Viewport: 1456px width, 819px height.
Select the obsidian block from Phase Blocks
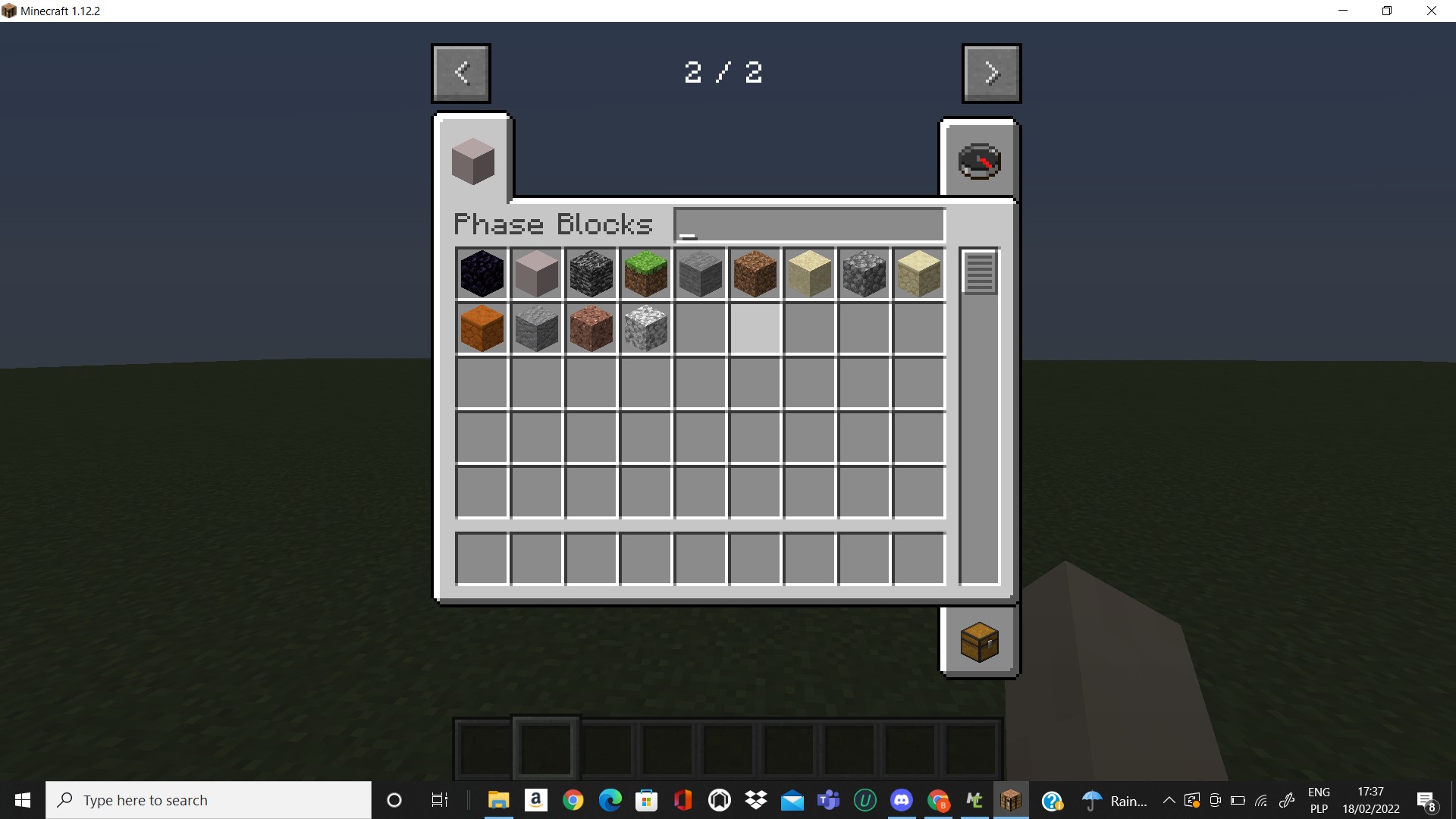click(x=482, y=274)
